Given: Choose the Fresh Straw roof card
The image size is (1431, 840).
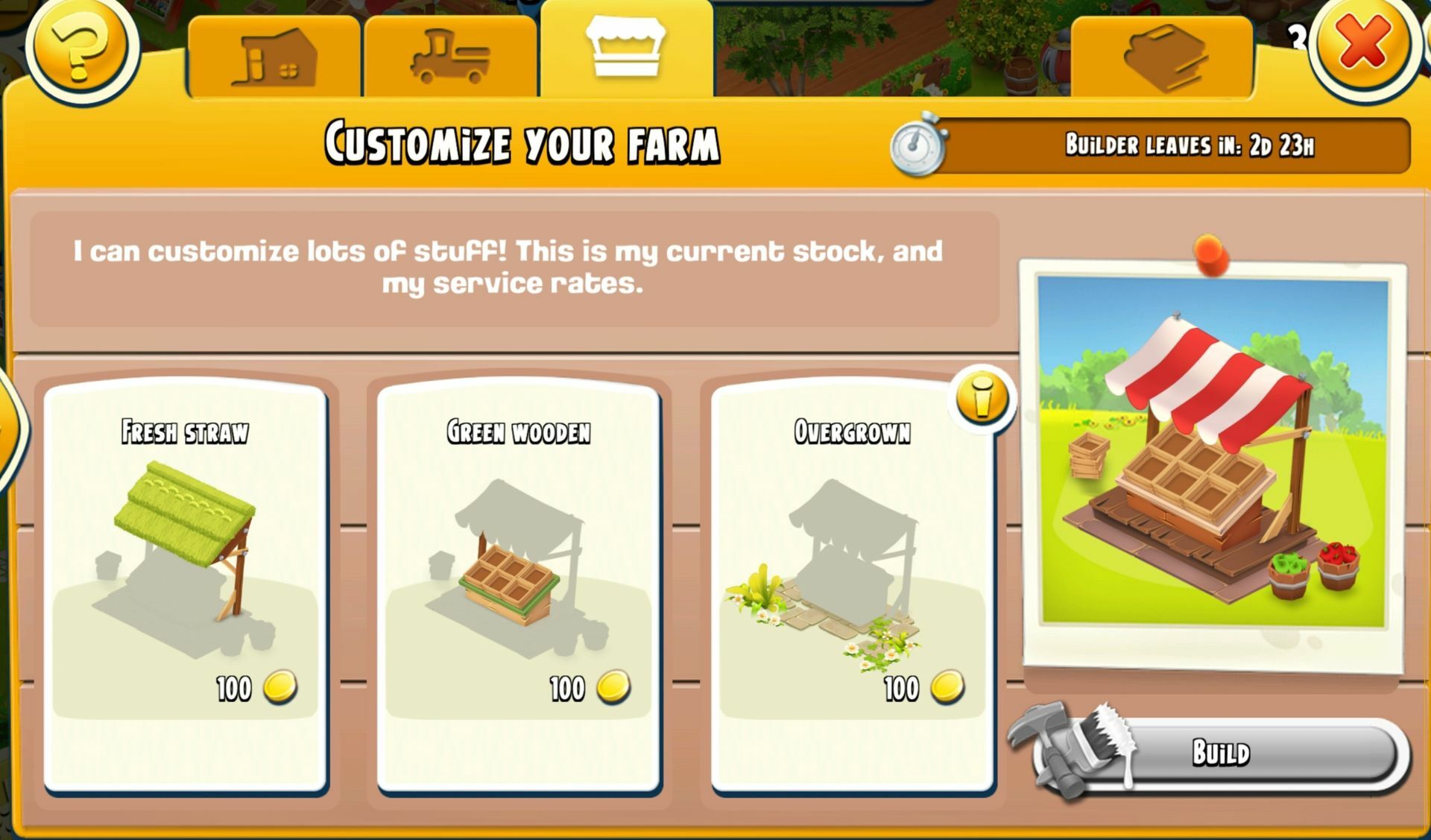Looking at the screenshot, I should coord(185,585).
